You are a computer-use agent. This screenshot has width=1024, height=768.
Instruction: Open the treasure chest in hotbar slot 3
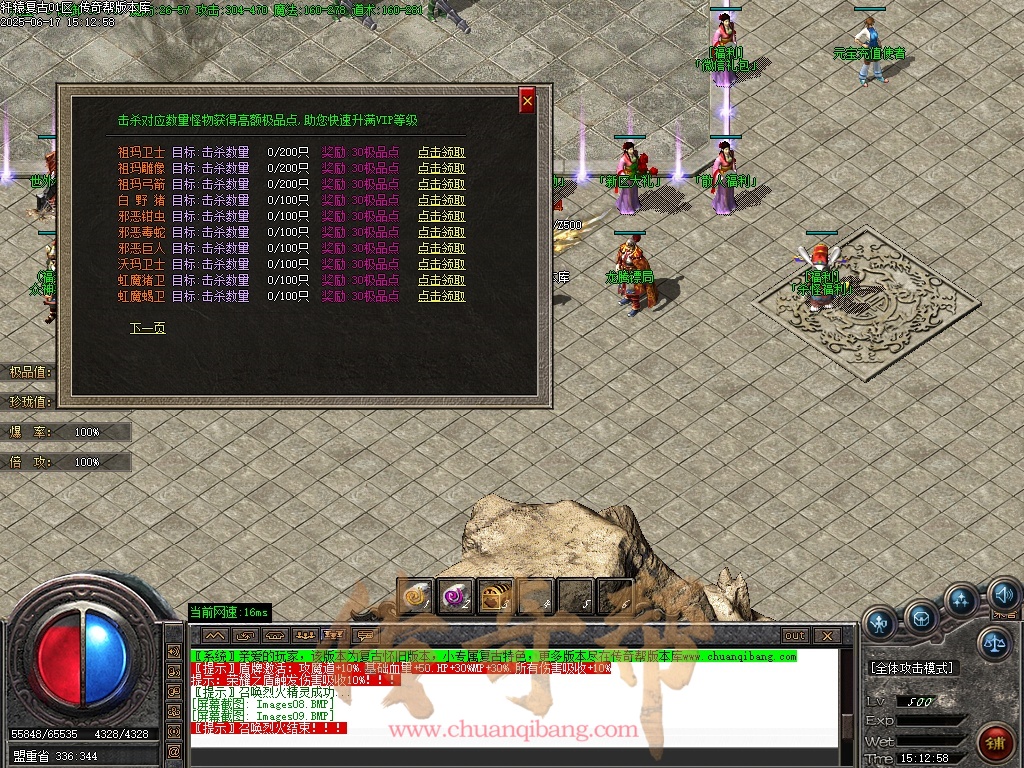pos(495,596)
